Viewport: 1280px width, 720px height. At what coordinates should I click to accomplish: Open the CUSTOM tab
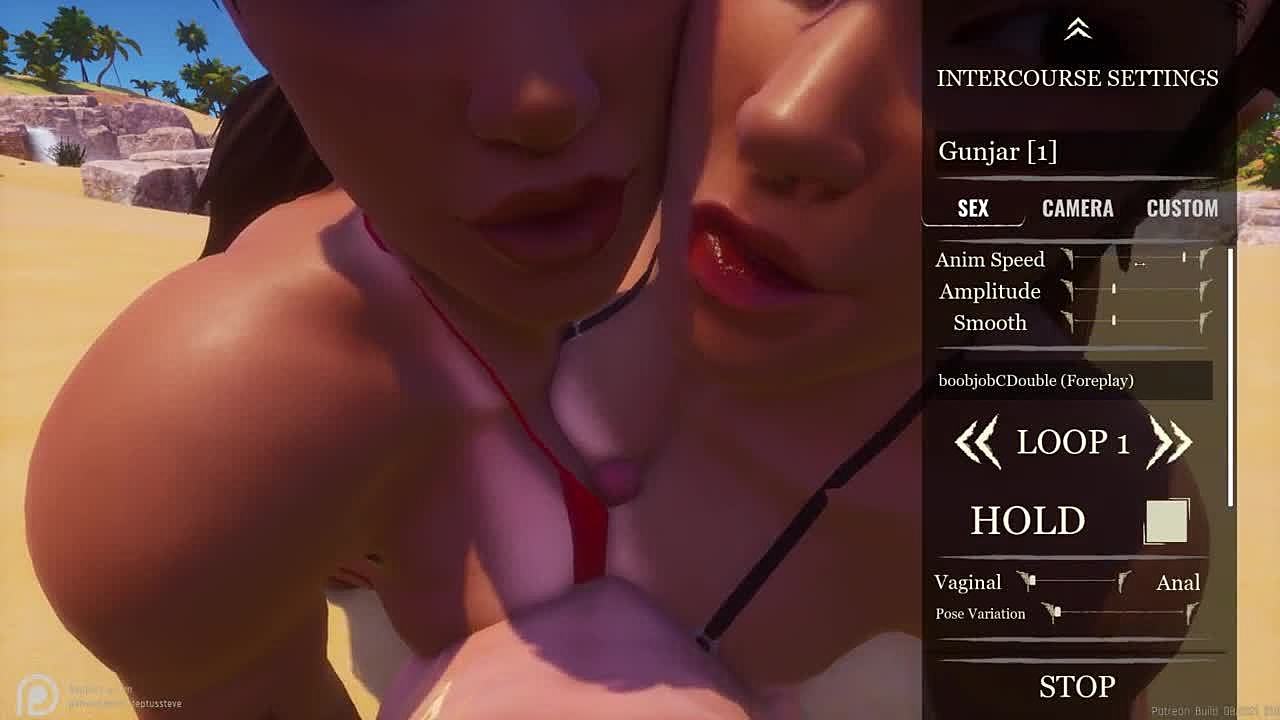click(1182, 208)
